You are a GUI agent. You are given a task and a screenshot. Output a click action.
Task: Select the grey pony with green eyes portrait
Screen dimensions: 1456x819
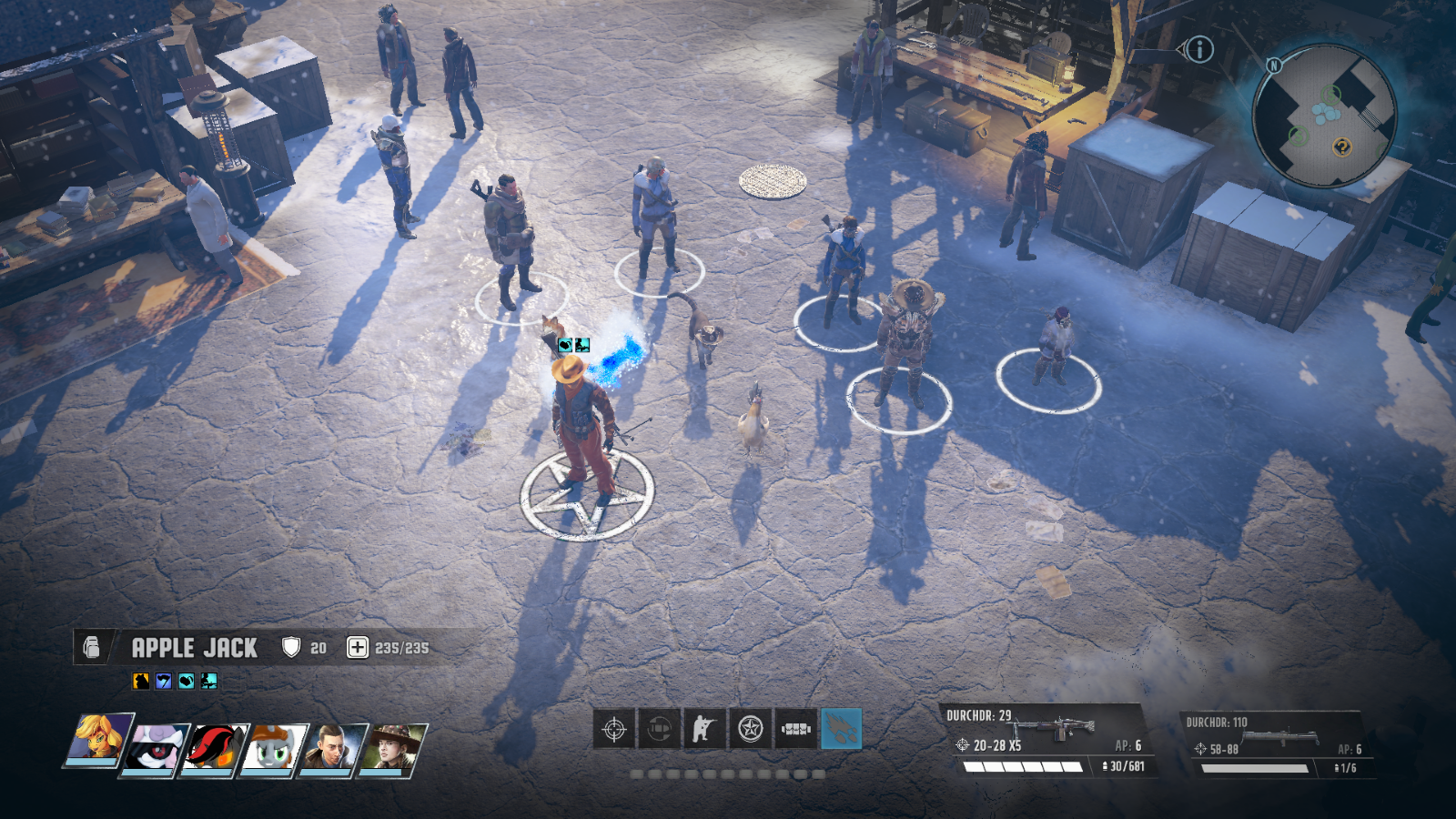pos(274,748)
